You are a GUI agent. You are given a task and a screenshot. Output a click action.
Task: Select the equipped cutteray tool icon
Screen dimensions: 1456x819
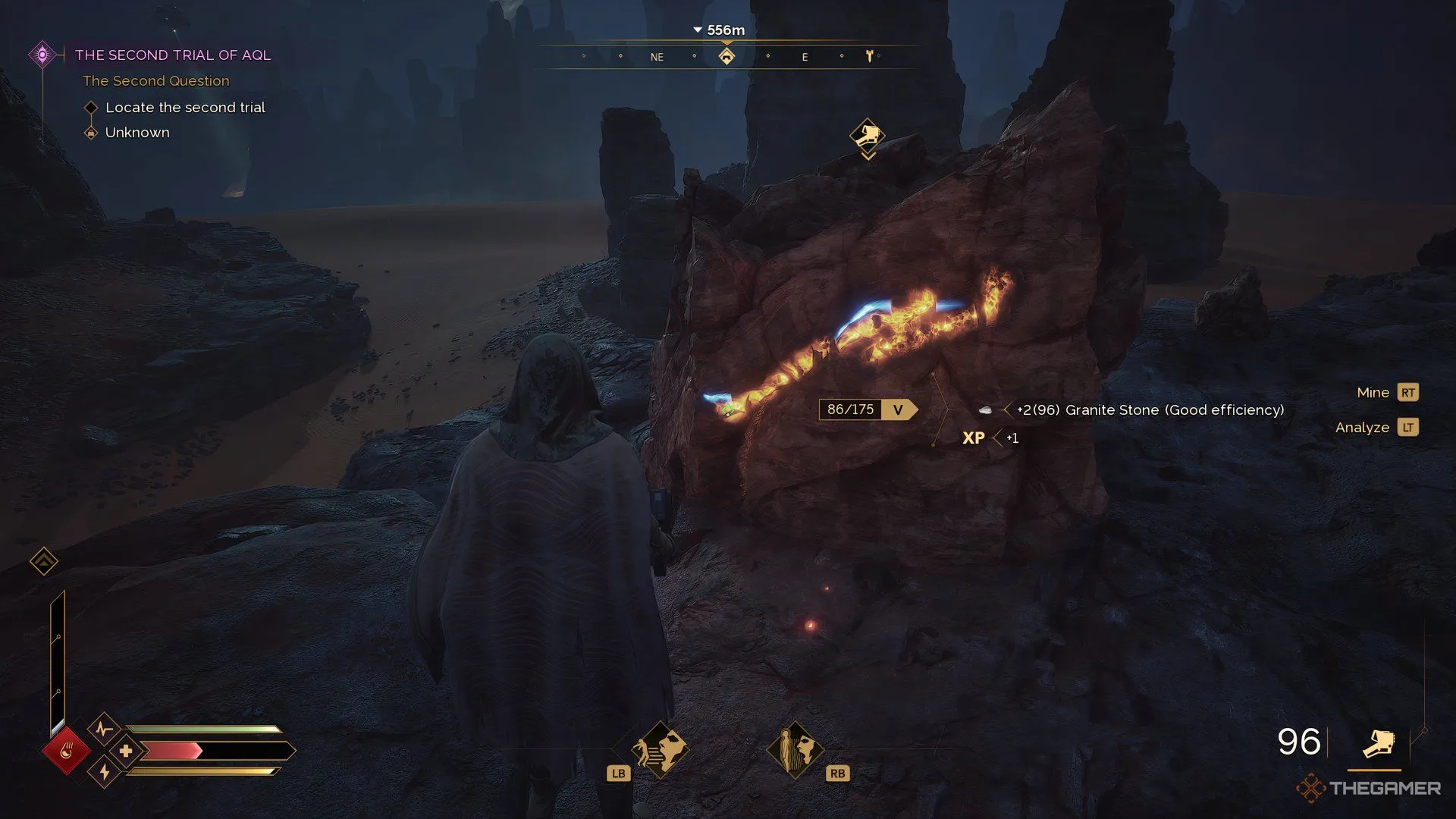click(x=1378, y=743)
